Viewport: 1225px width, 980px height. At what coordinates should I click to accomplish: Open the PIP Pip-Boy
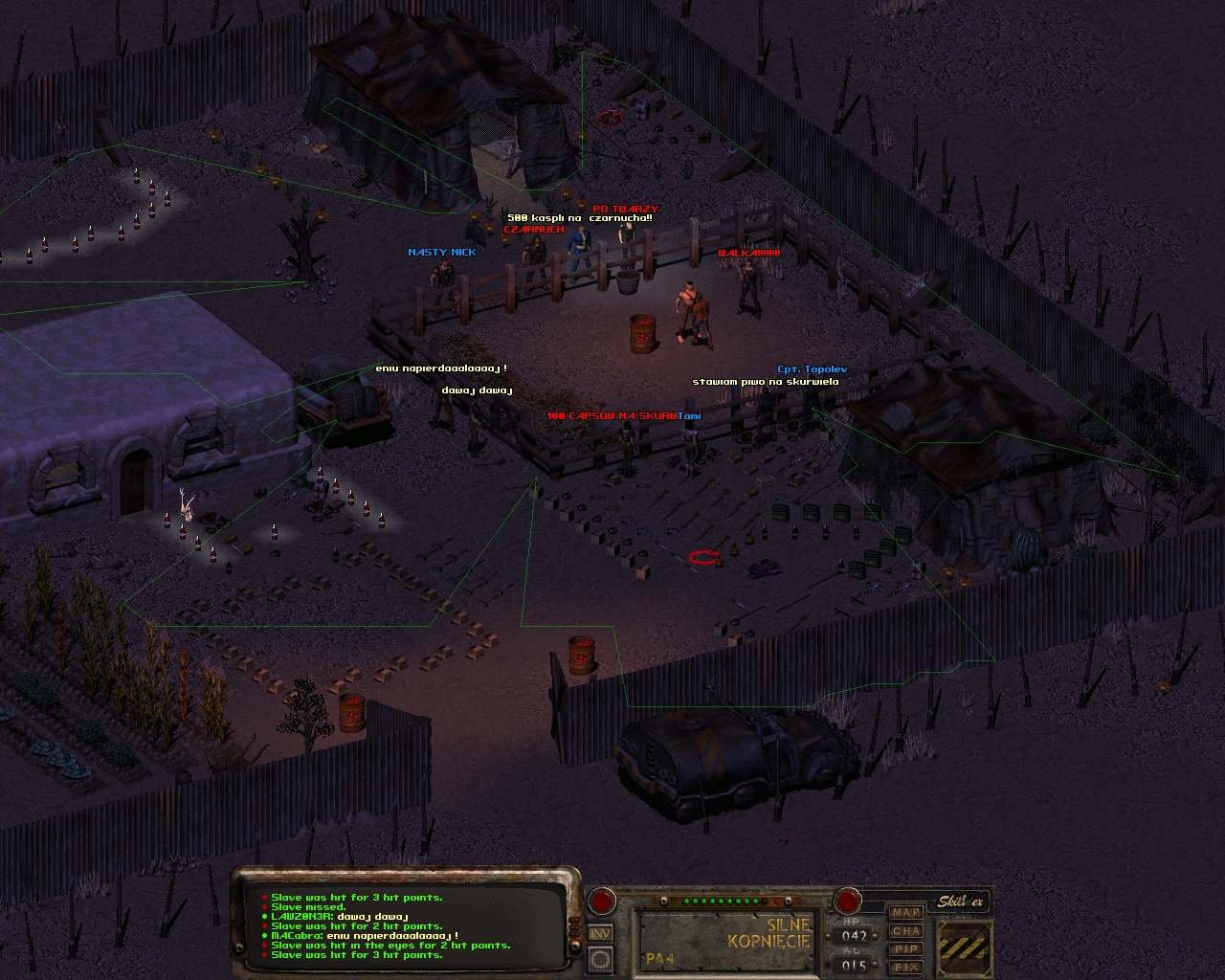click(905, 948)
